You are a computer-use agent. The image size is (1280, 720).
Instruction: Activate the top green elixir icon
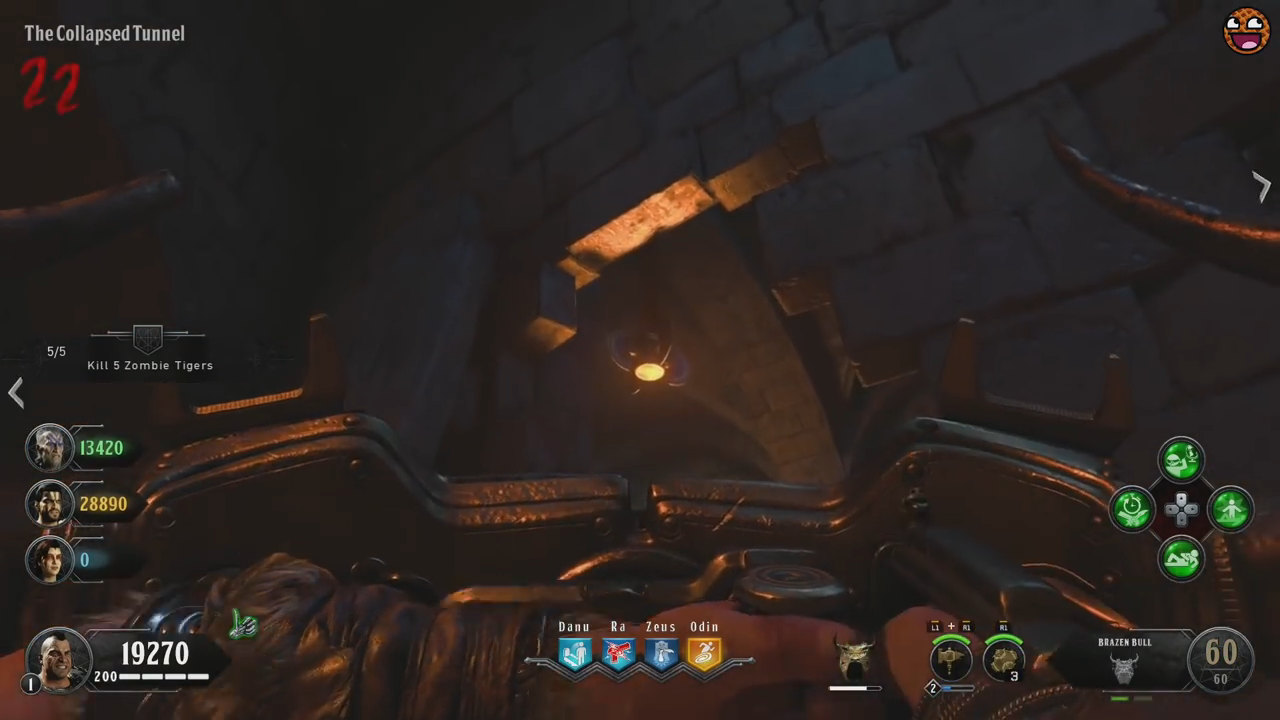tap(1181, 460)
